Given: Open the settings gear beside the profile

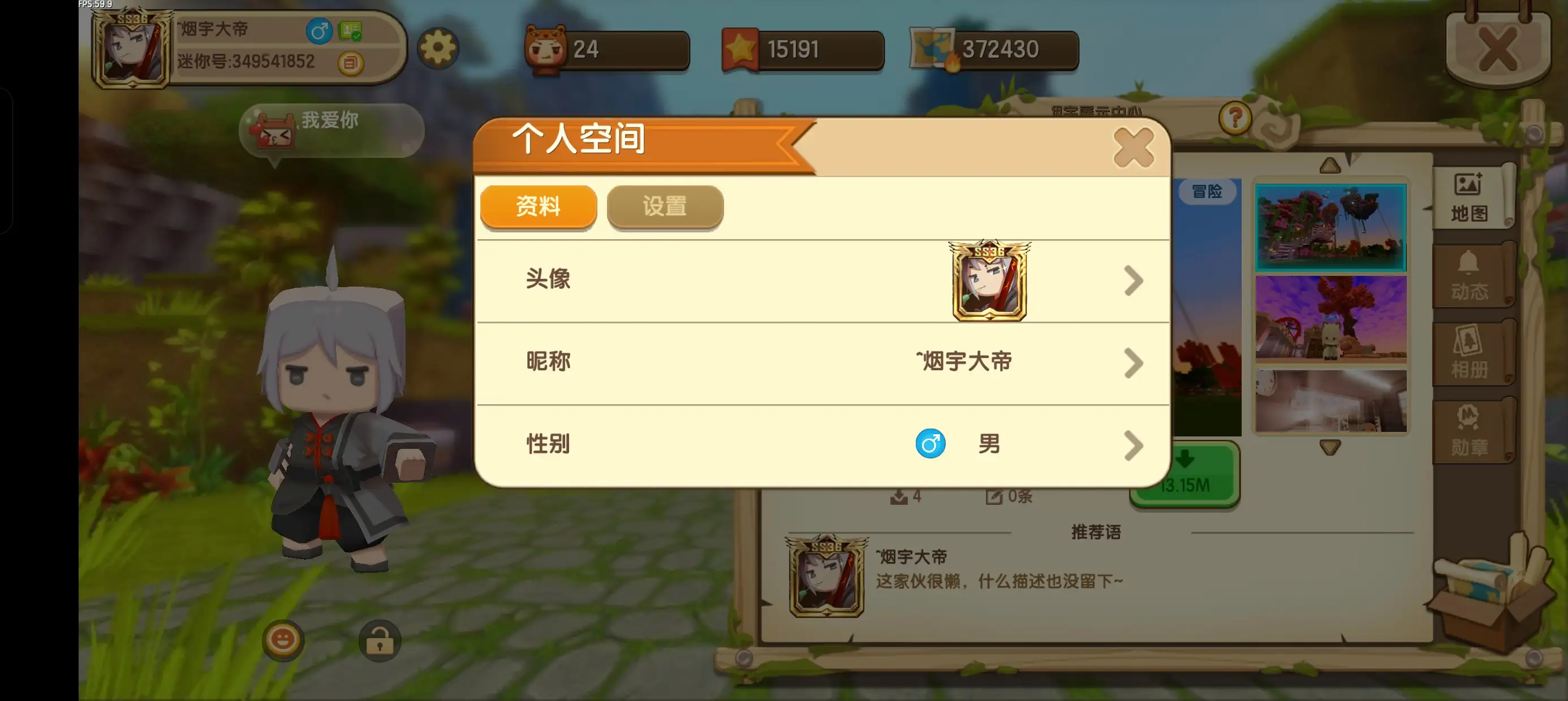Looking at the screenshot, I should (x=440, y=49).
